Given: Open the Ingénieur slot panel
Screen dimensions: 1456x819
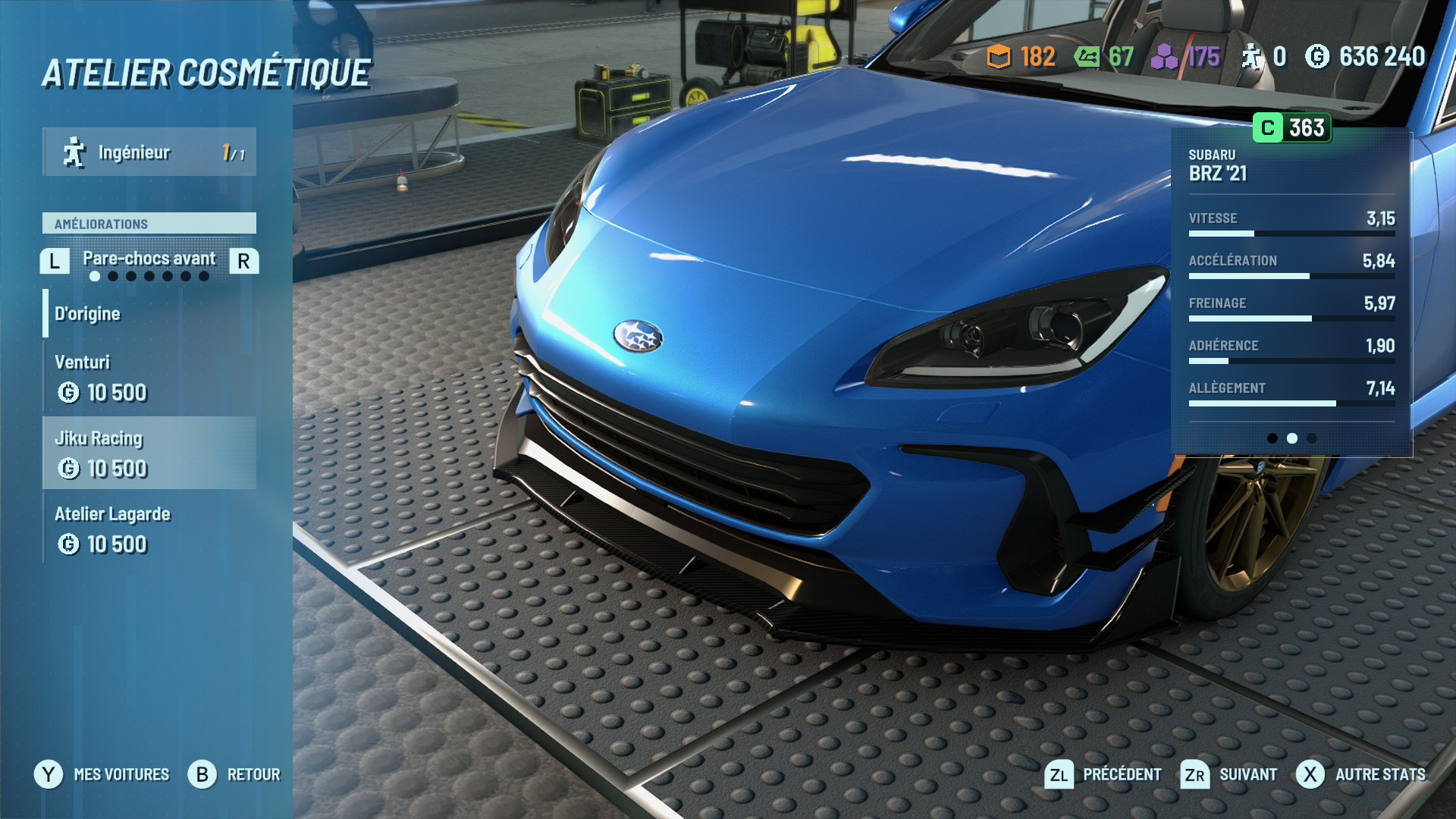Looking at the screenshot, I should pyautogui.click(x=149, y=152).
